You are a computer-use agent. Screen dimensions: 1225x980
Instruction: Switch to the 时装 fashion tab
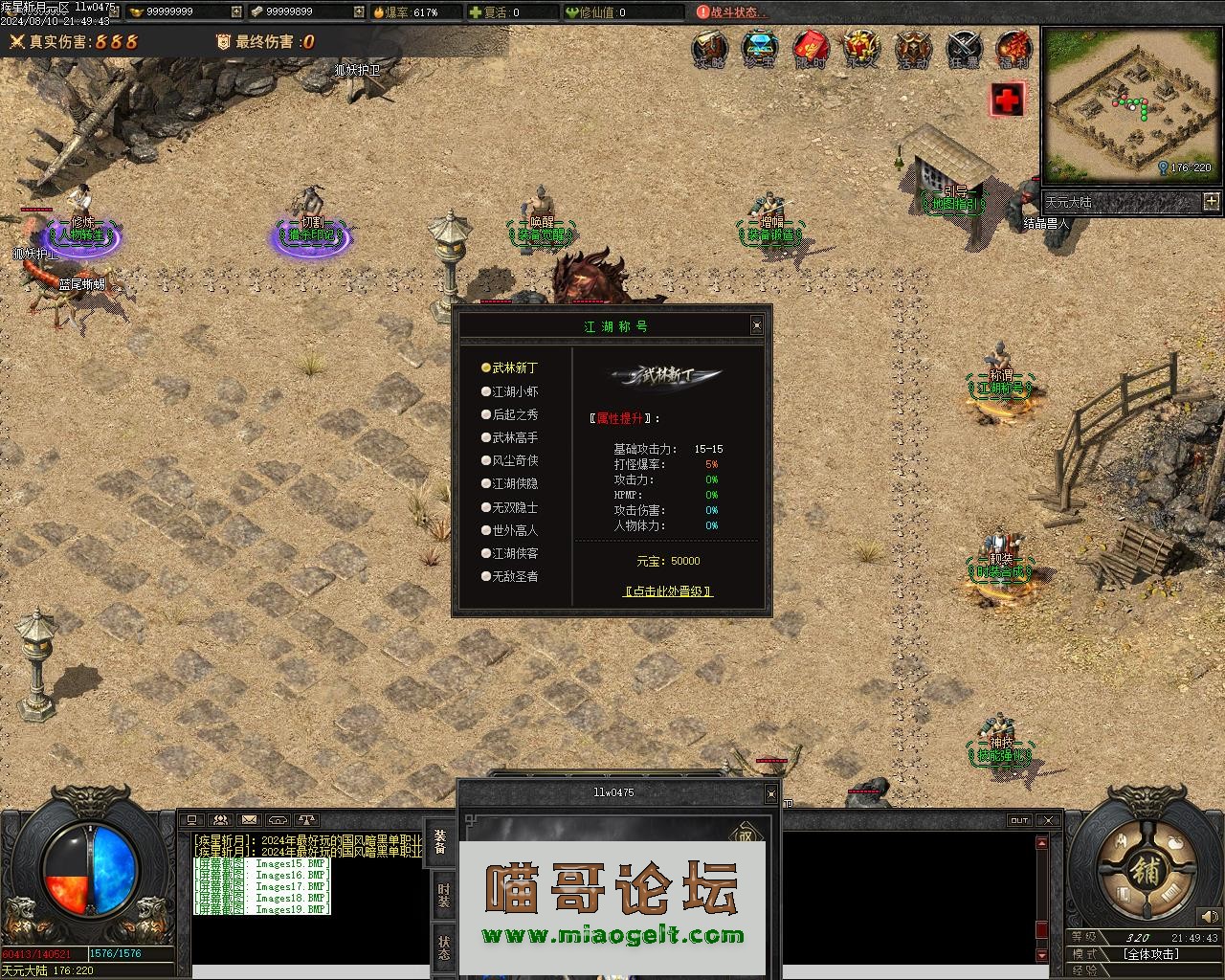[x=444, y=895]
